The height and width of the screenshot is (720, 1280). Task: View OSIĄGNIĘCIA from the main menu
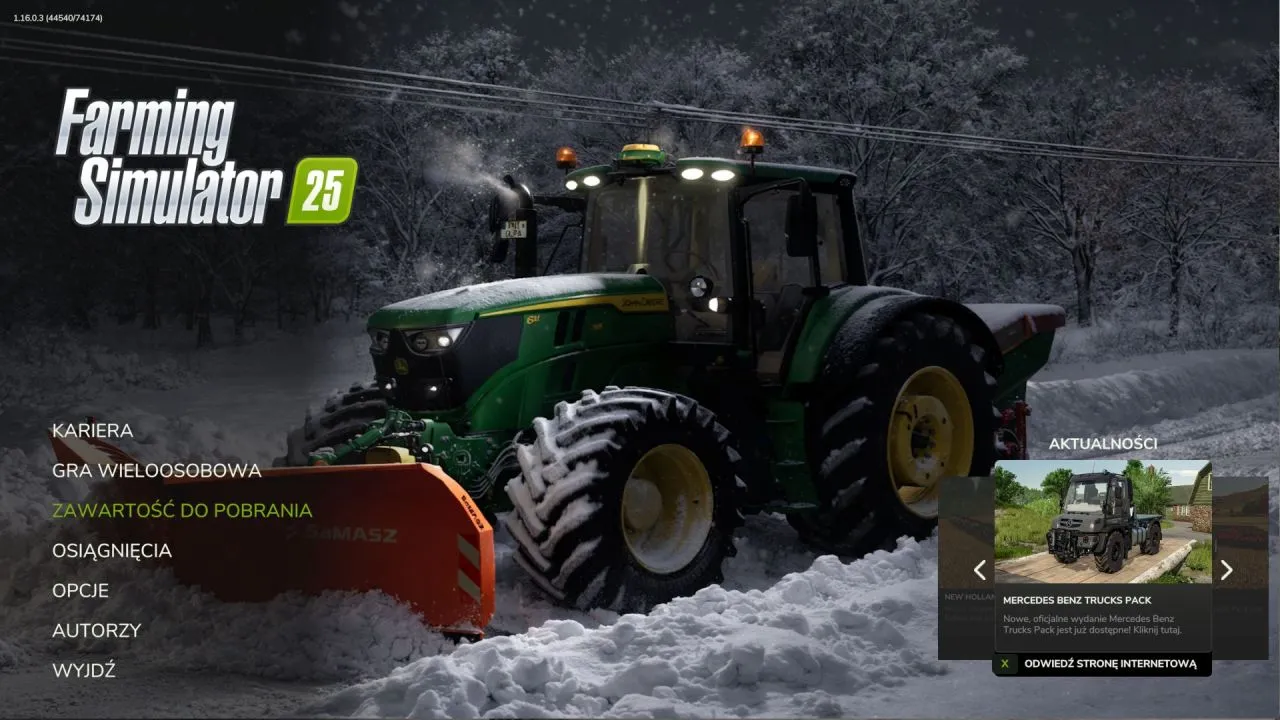click(112, 550)
